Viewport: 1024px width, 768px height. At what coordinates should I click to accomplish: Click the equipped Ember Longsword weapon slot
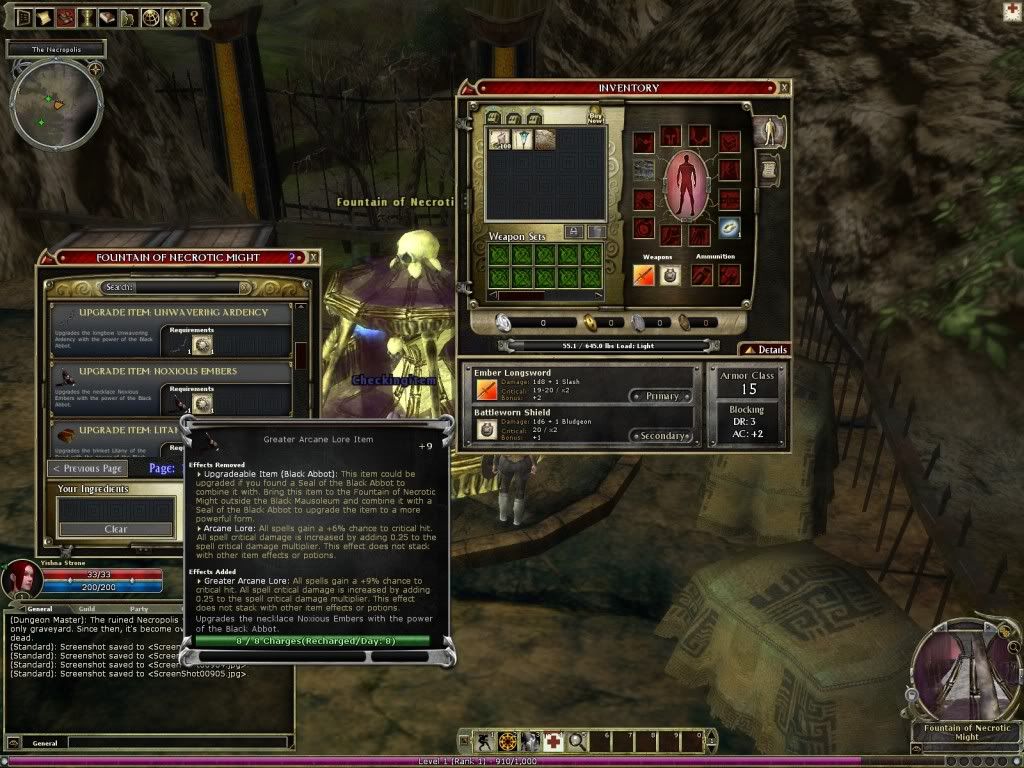click(645, 275)
